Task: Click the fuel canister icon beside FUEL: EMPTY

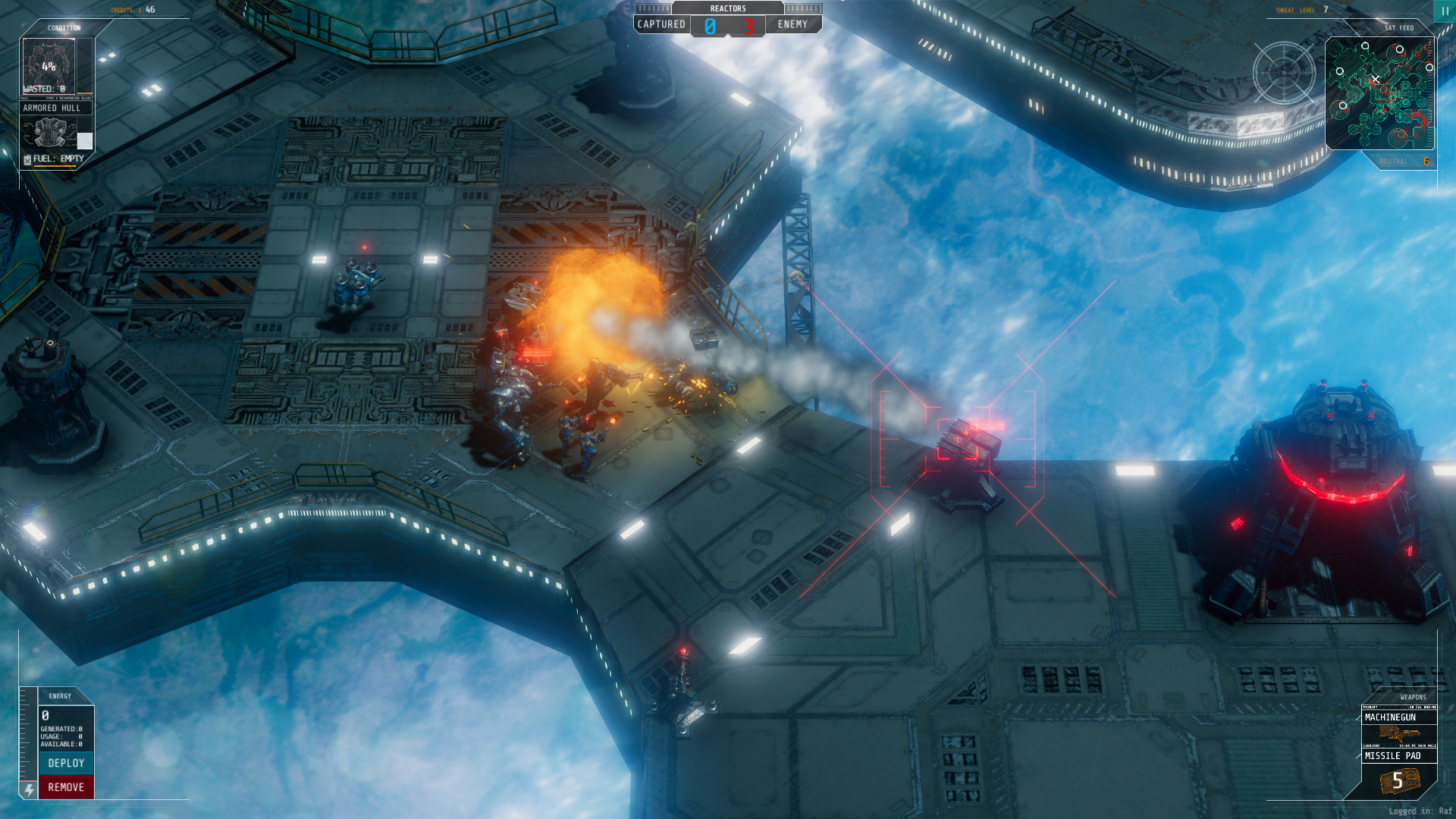Action: [x=27, y=158]
